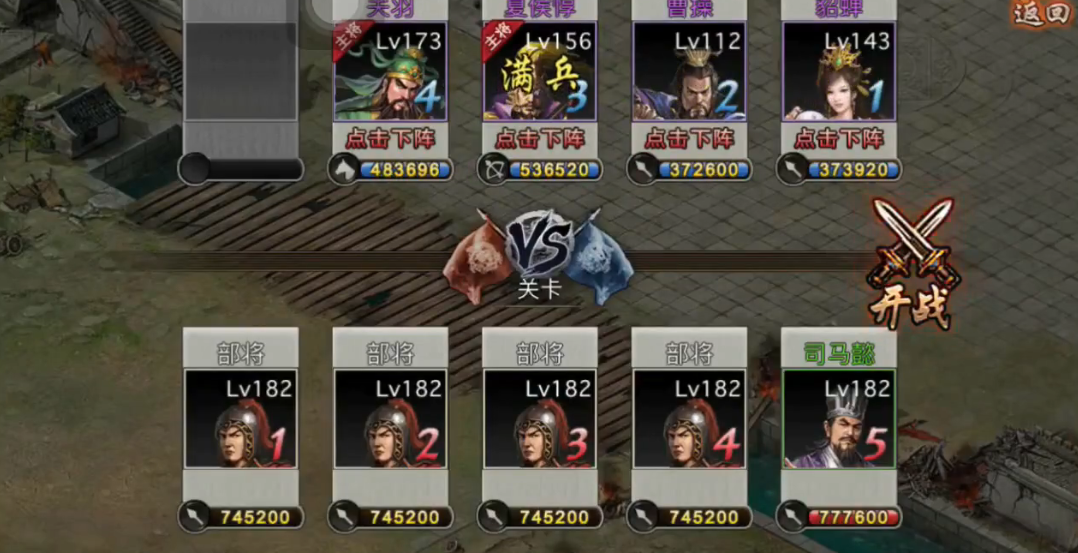1078x553 pixels.
Task: Choose the 曹操 Lv112 hero portrait
Action: [x=689, y=72]
